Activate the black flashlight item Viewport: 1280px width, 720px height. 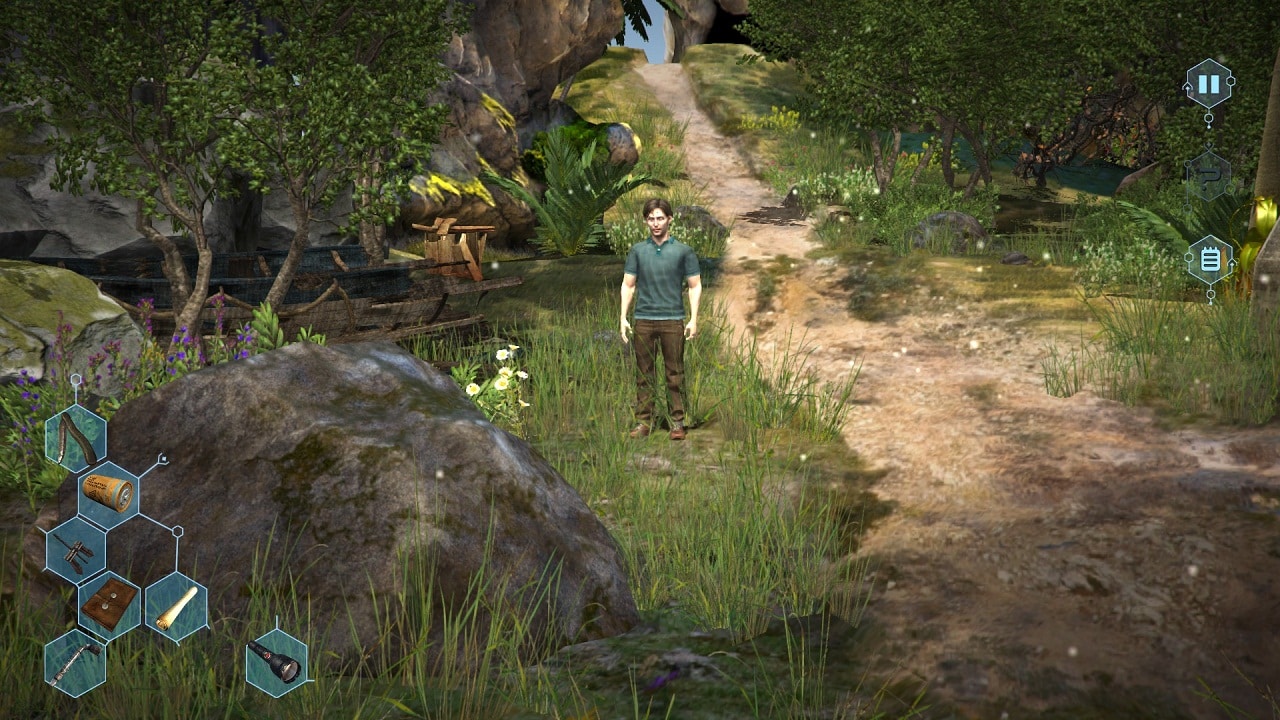pos(276,662)
